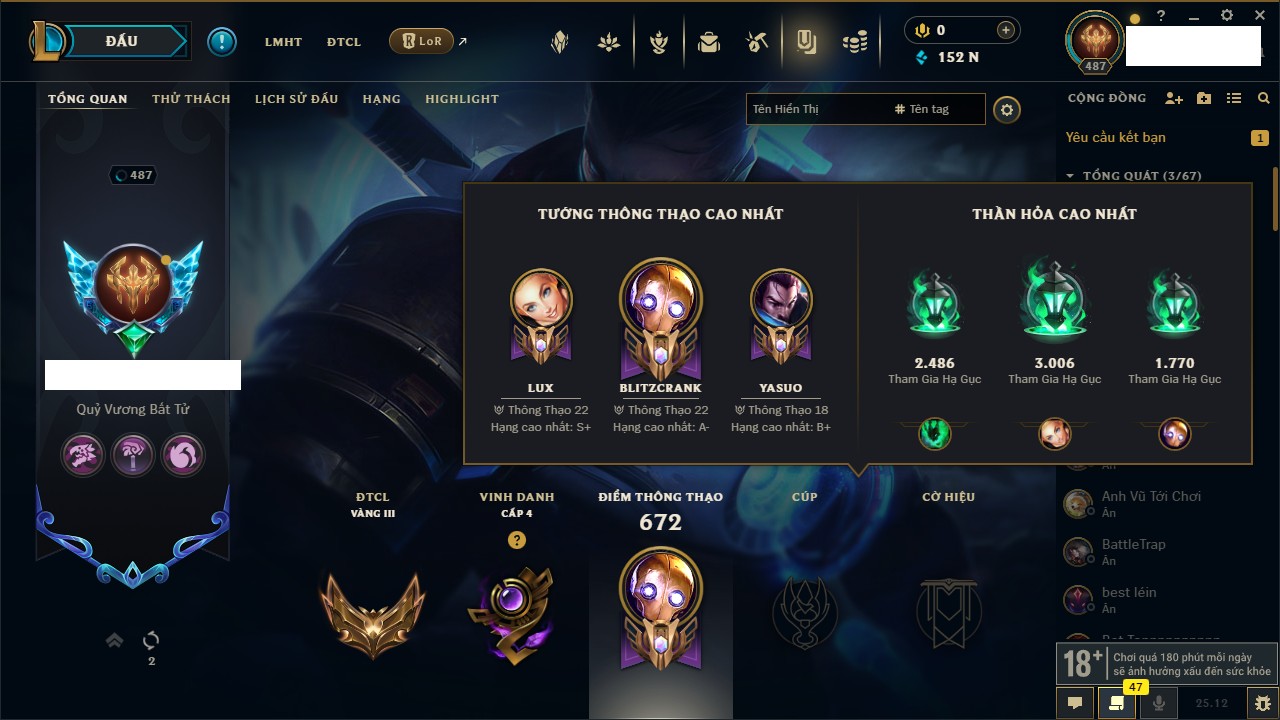Open the HIGHLIGHT tab
The height and width of the screenshot is (720, 1280).
461,99
